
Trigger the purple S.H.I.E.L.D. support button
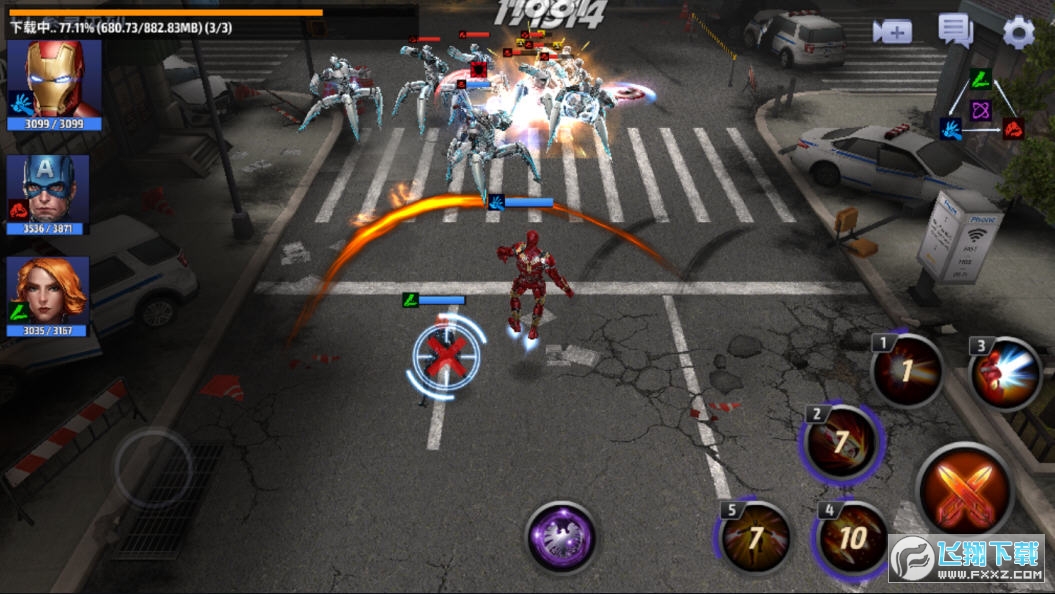[561, 537]
